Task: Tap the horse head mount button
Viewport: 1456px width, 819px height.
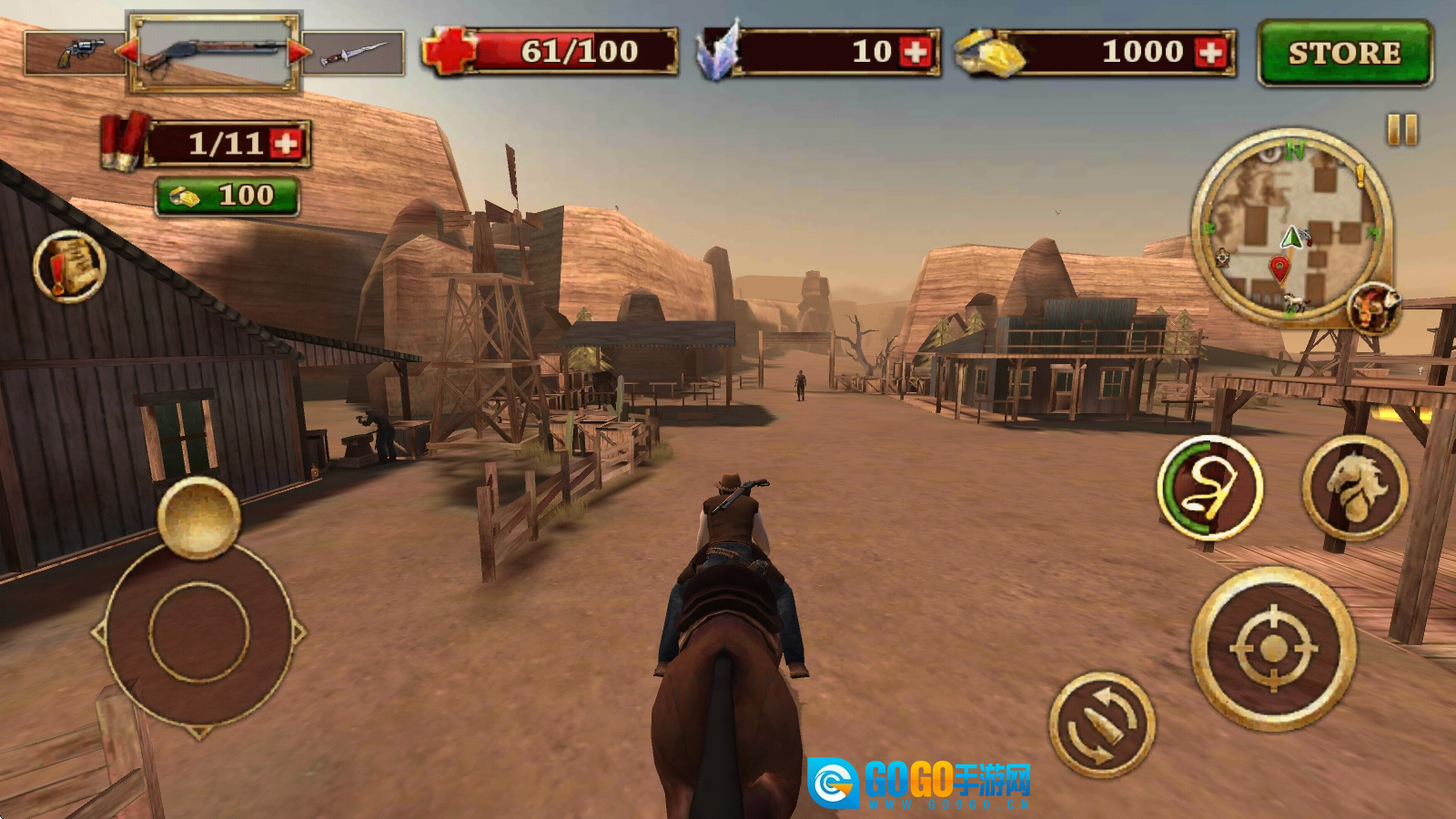Action: coord(1355,487)
